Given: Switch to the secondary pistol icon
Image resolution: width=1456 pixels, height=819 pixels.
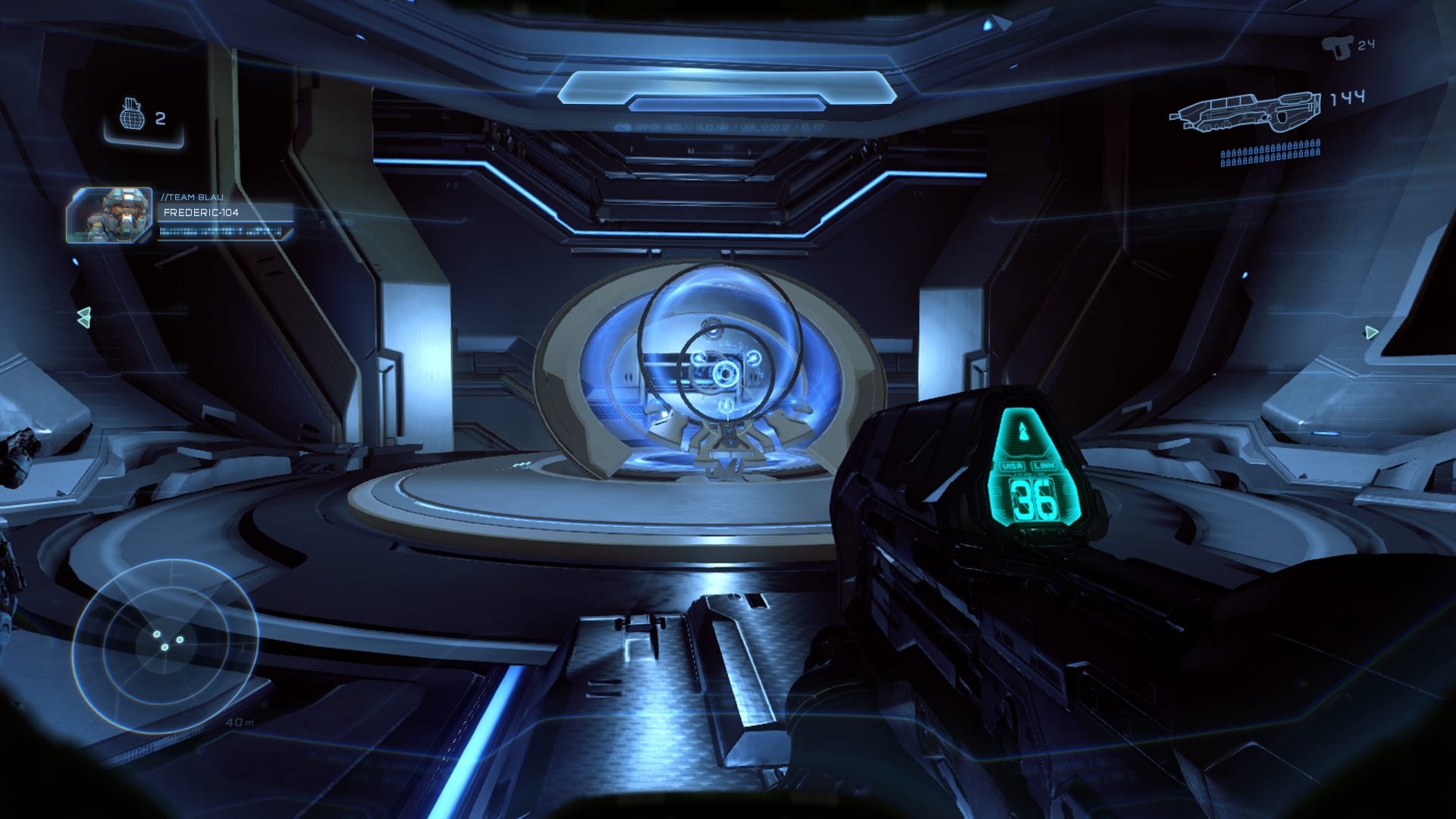Looking at the screenshot, I should [1337, 47].
